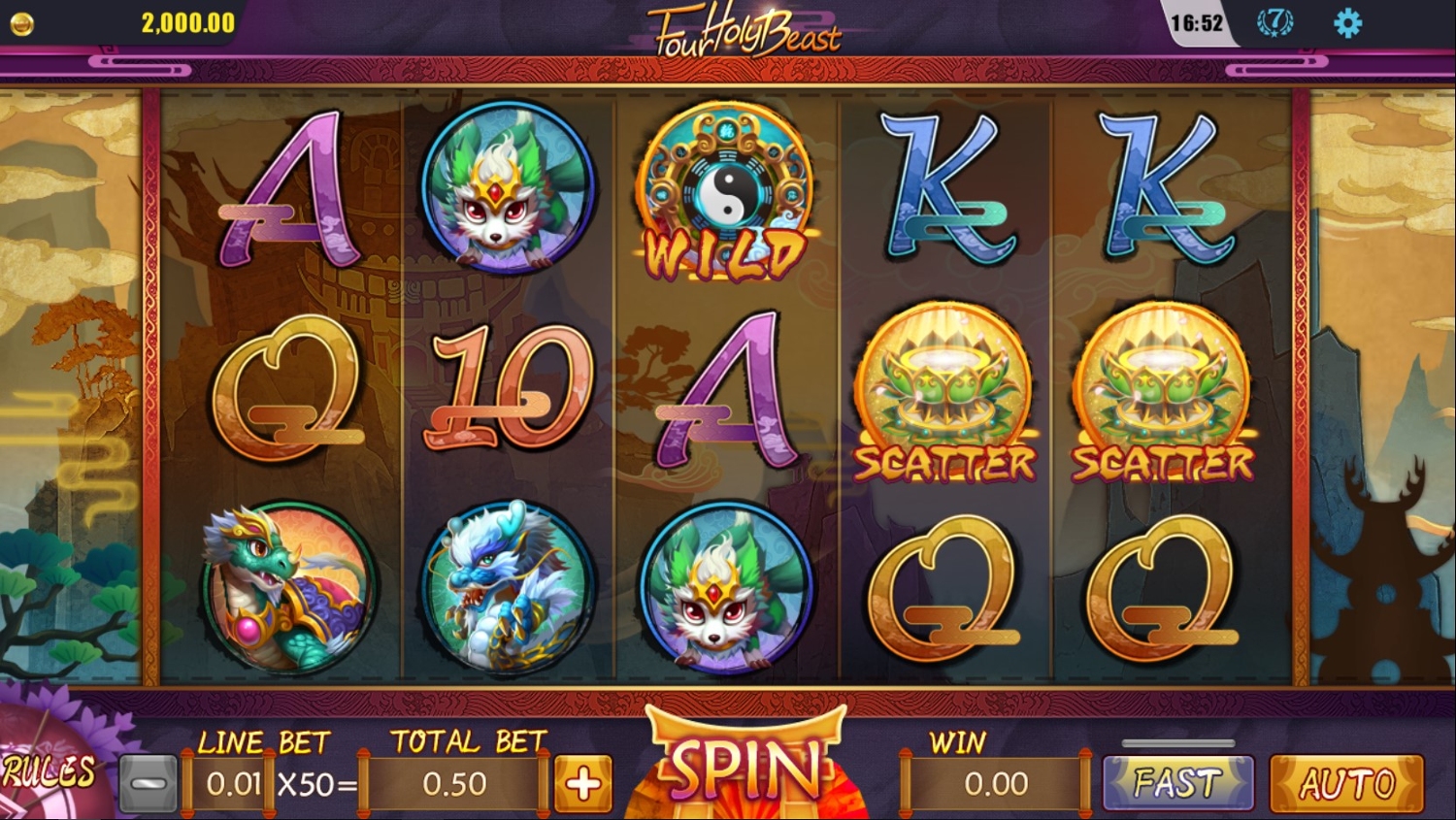Open settings with the gear icon

tap(1347, 23)
